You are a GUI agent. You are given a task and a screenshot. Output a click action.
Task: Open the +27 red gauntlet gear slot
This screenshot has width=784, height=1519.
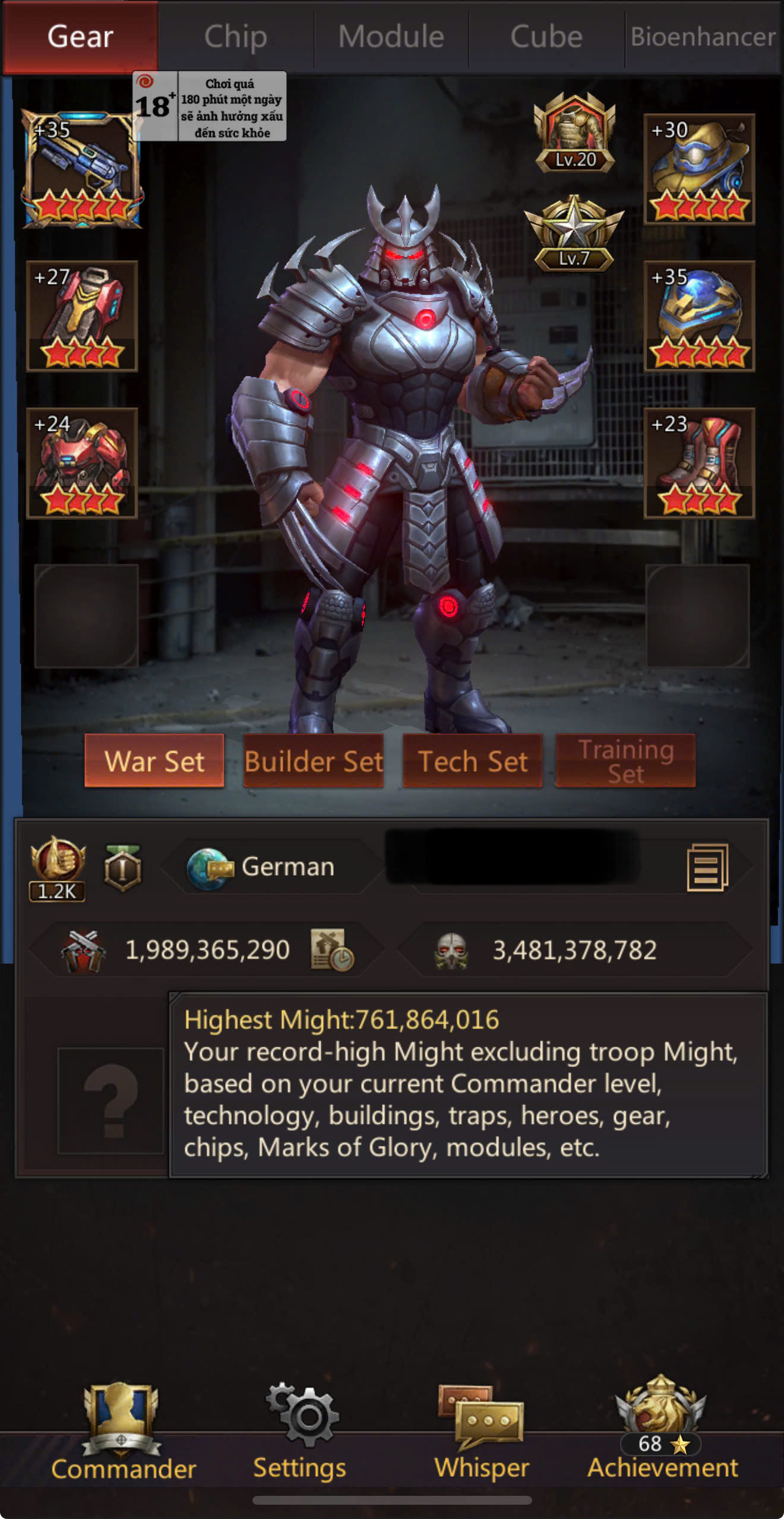coord(82,316)
